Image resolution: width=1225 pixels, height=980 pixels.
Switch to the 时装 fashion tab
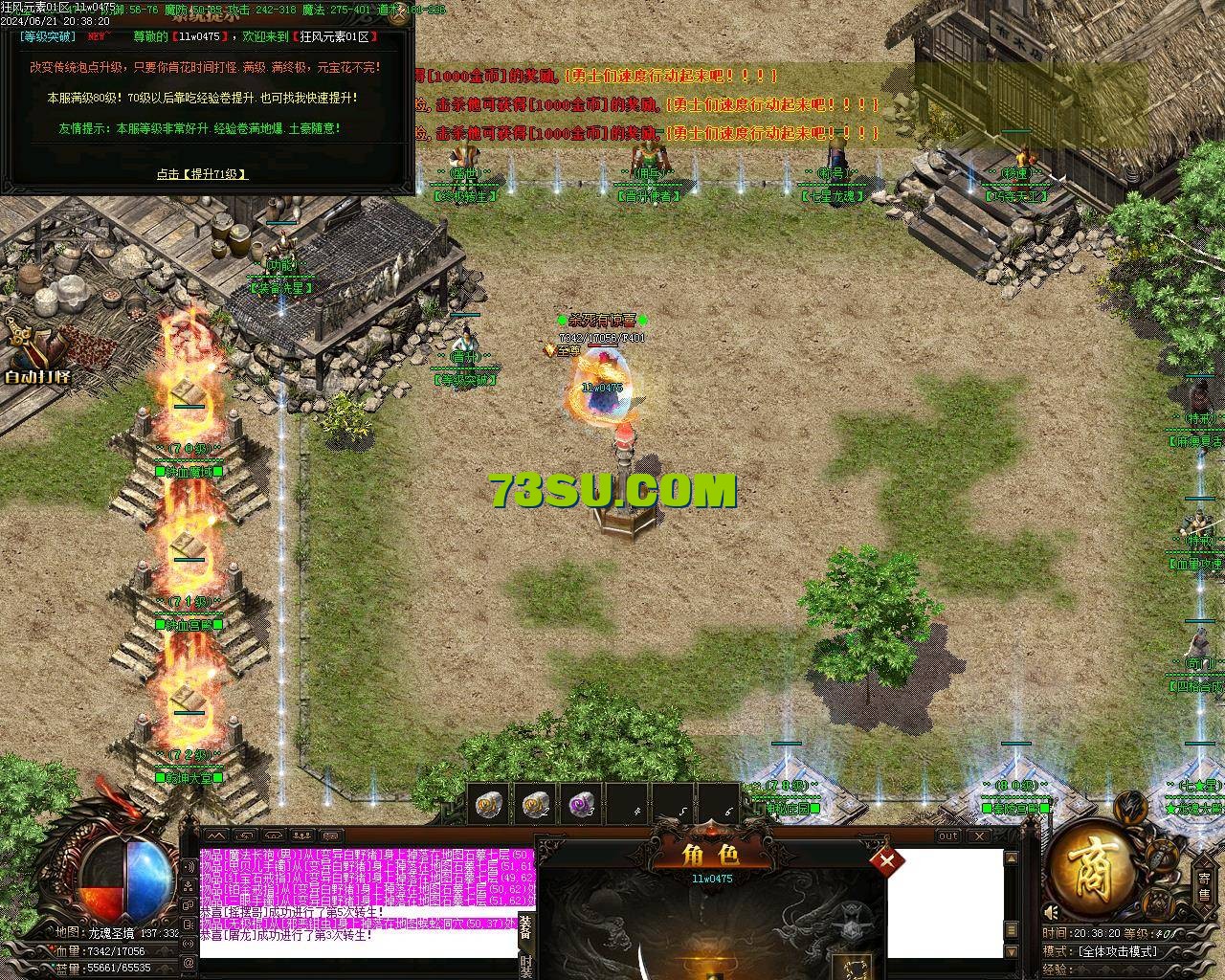pyautogui.click(x=525, y=965)
